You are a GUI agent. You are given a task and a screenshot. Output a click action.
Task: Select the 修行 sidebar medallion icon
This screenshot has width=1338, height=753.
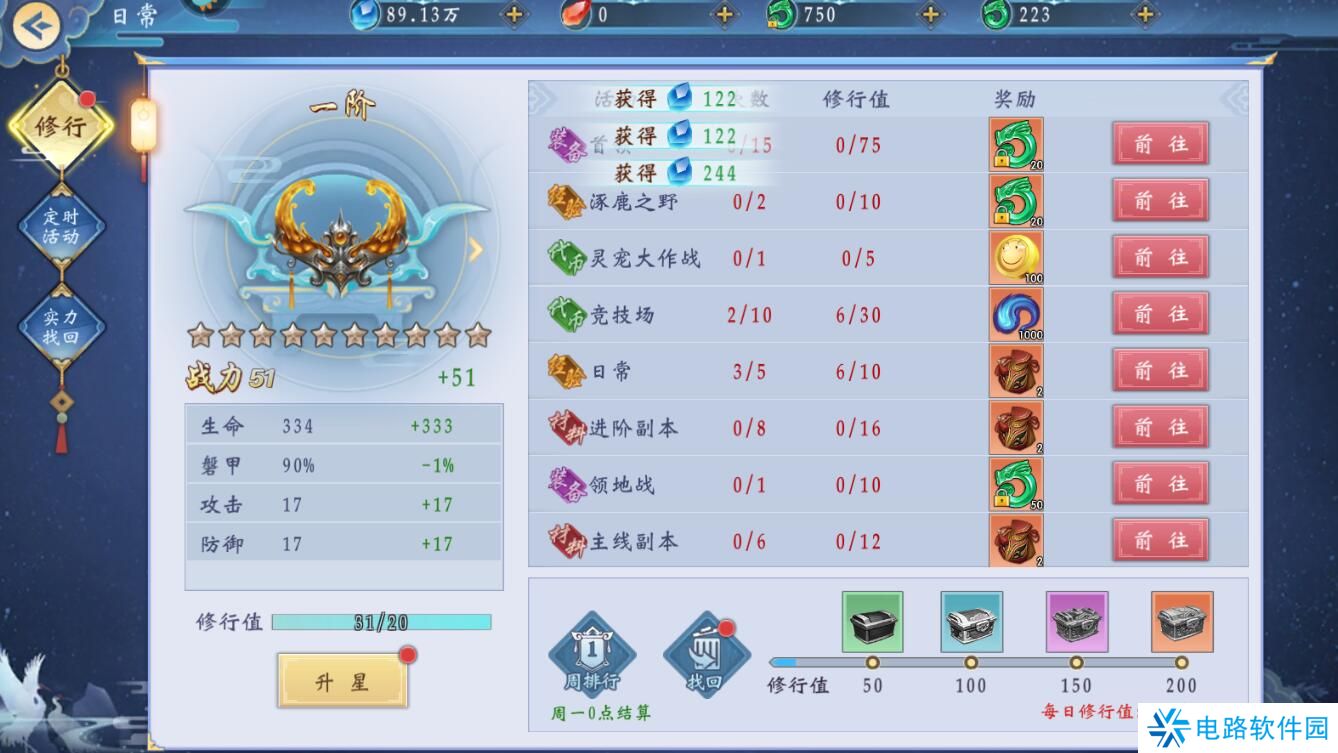coord(62,127)
